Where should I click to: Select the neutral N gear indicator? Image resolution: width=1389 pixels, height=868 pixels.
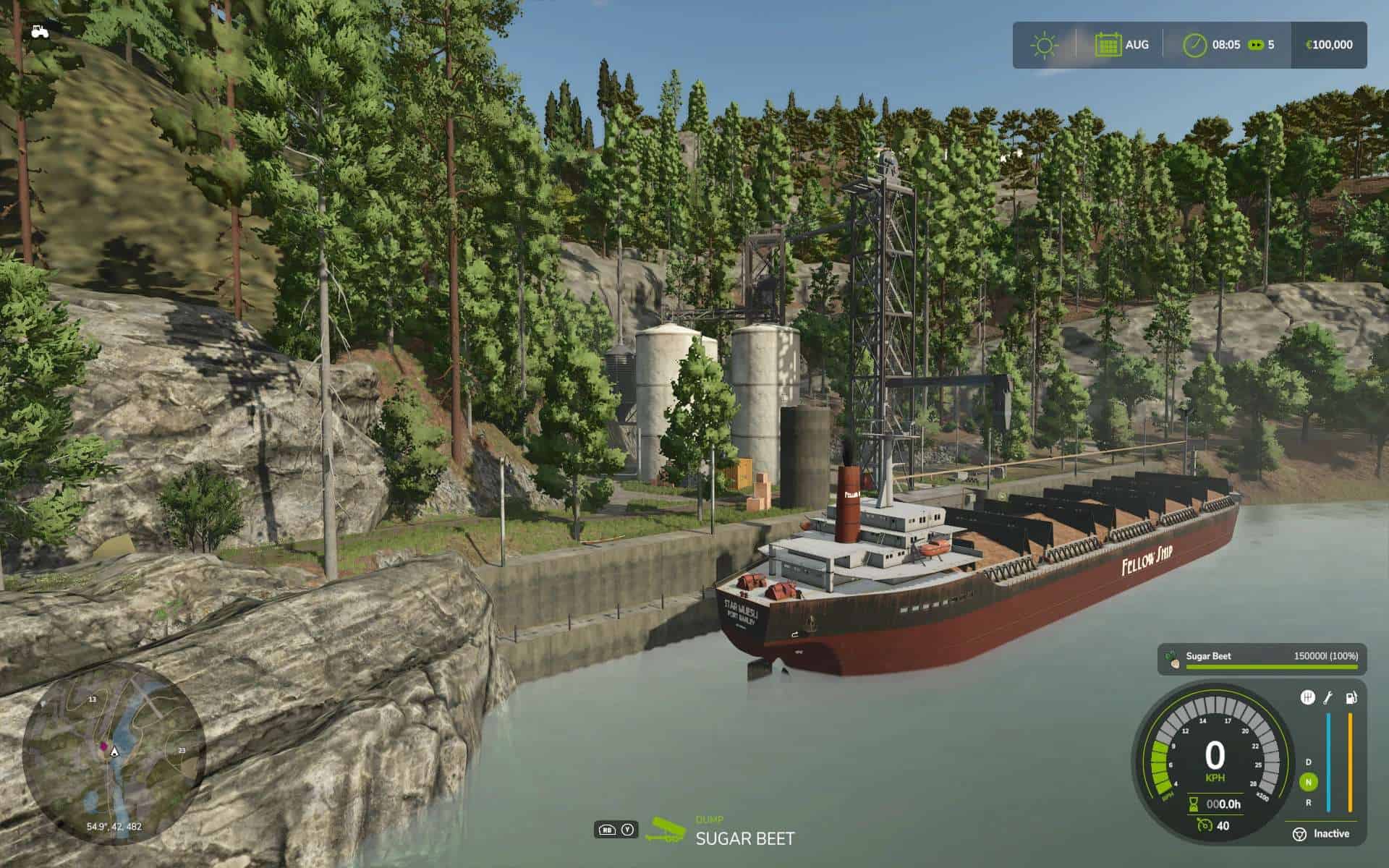tap(1308, 782)
